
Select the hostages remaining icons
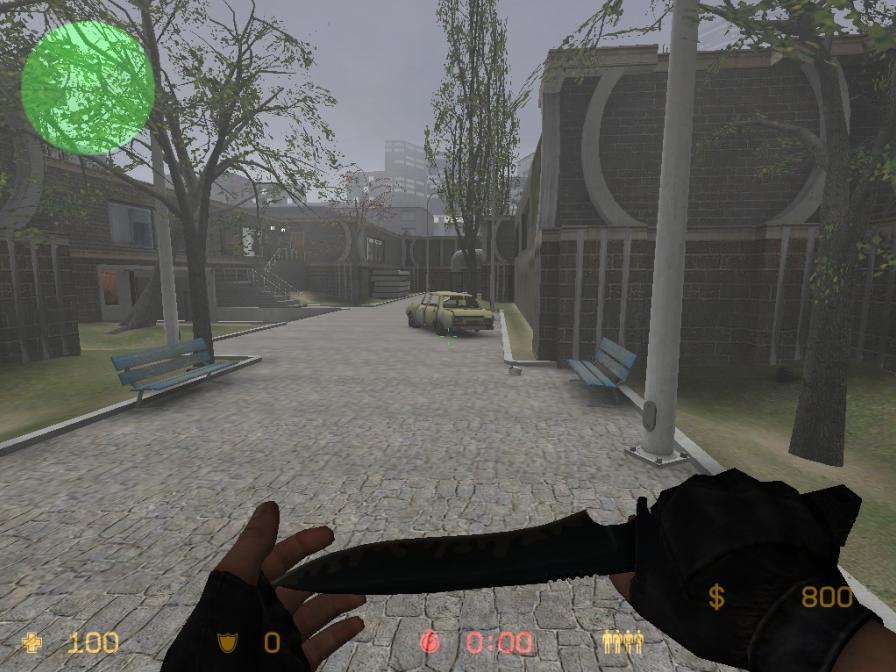[x=622, y=642]
